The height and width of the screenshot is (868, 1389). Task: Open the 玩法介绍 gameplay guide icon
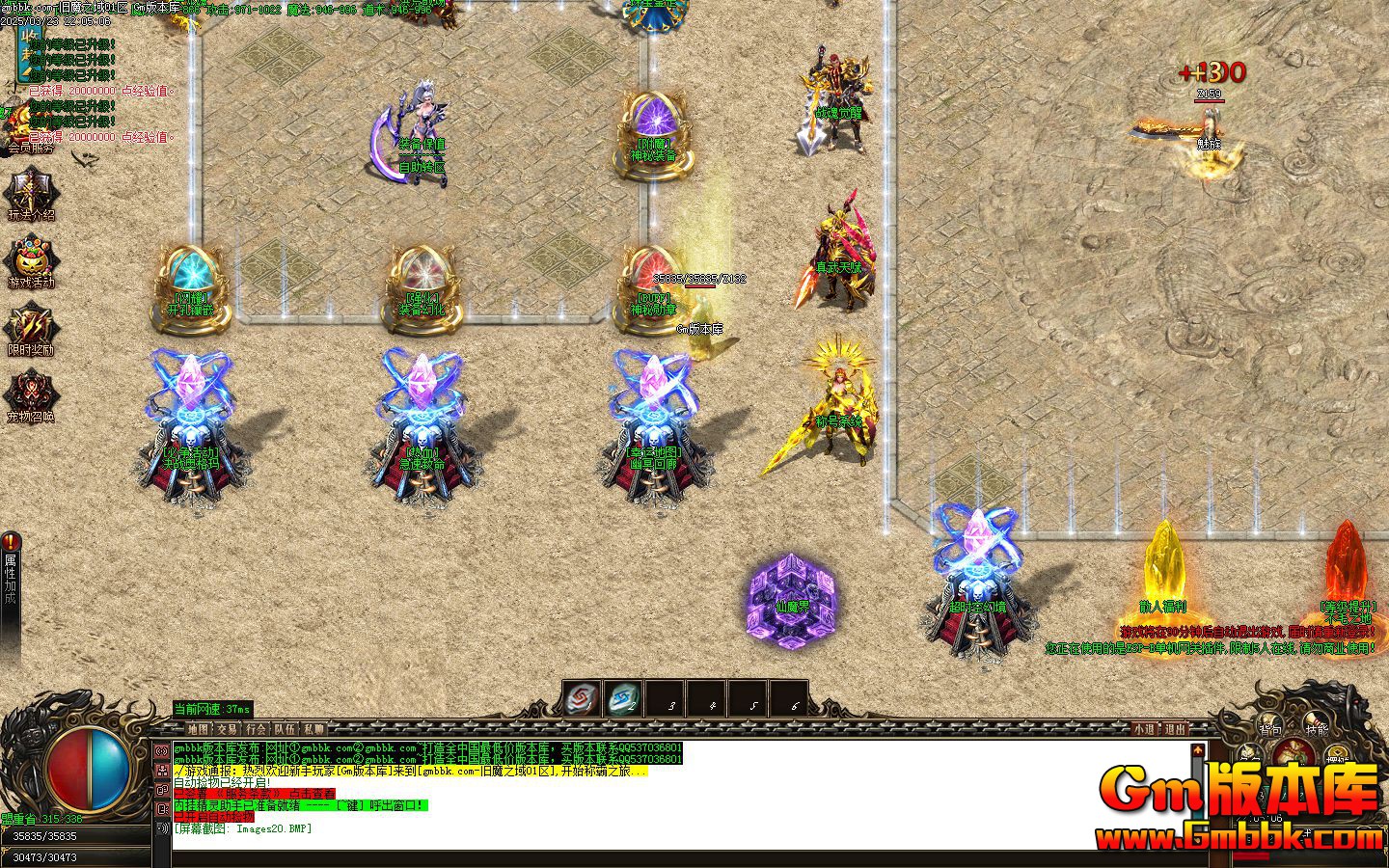[30, 190]
